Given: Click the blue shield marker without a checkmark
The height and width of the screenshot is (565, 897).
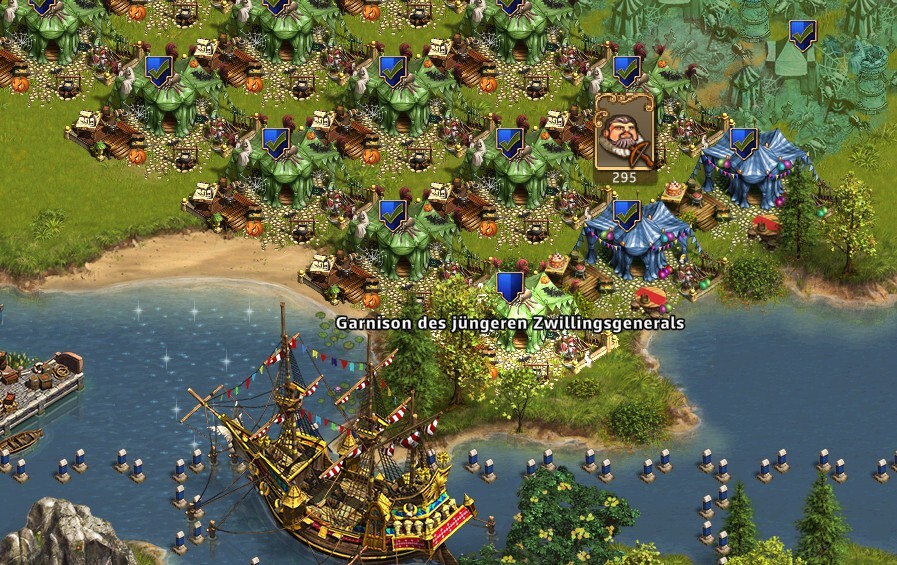Looking at the screenshot, I should (510, 287).
